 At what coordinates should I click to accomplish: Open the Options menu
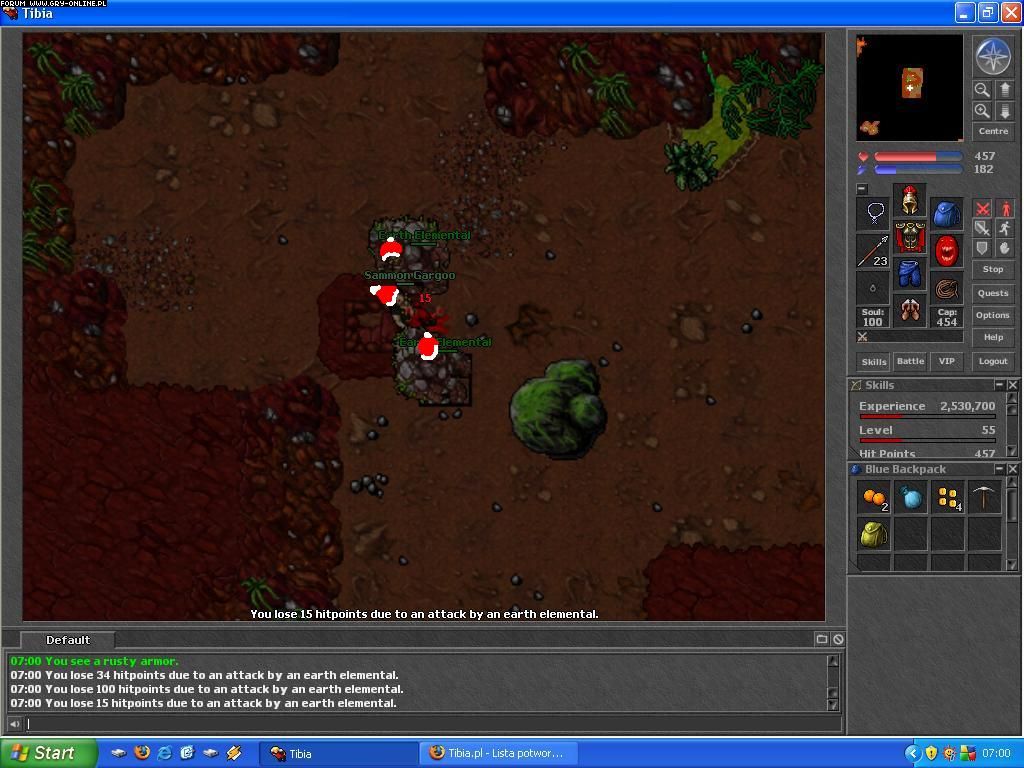pos(993,315)
